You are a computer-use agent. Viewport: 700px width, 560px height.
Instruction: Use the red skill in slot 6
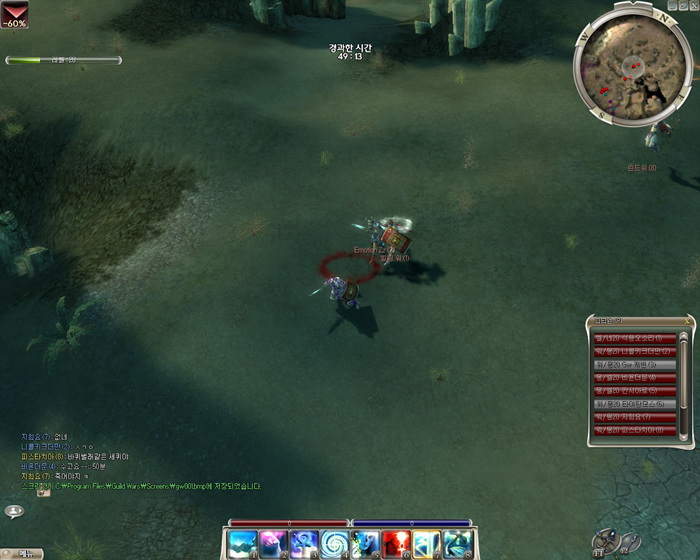(396, 544)
